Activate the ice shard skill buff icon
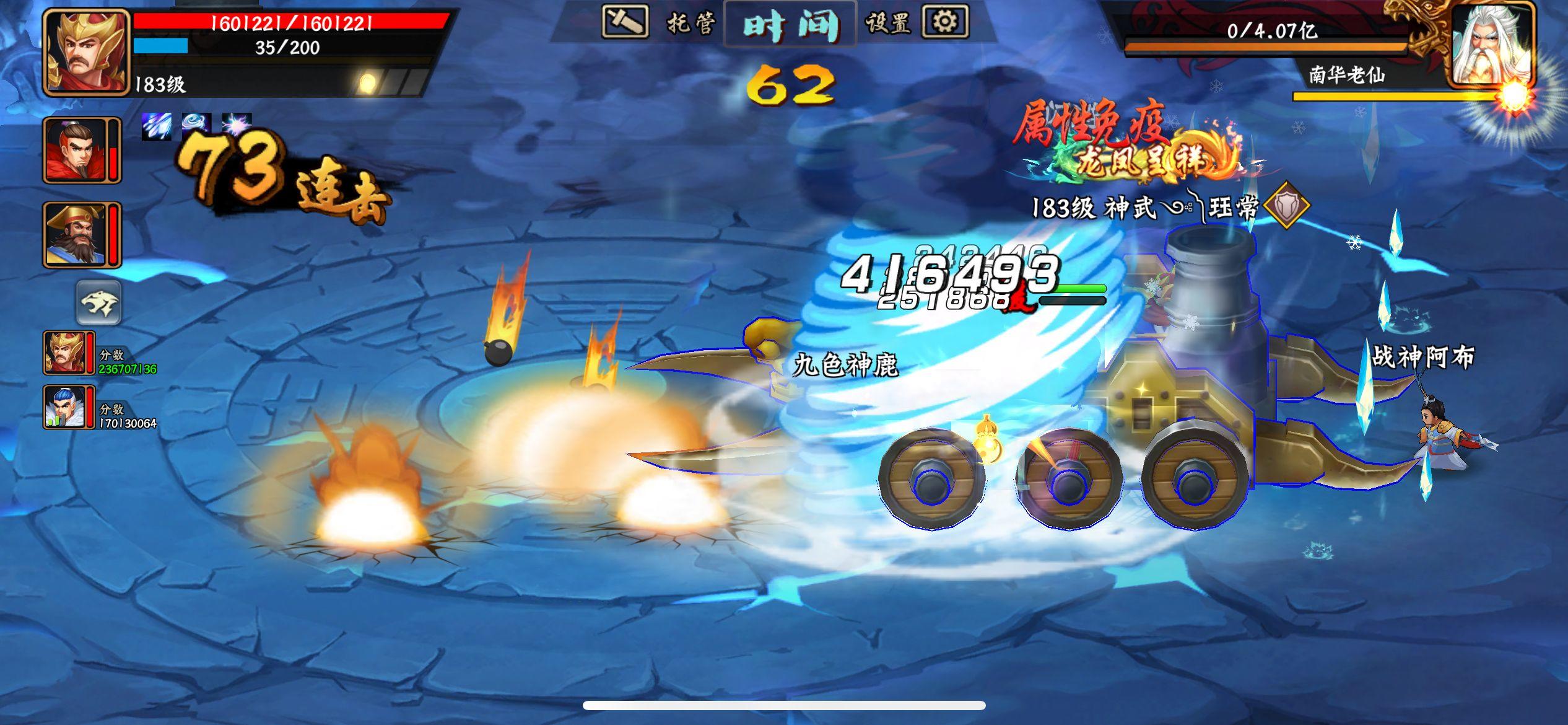This screenshot has width=1568, height=725. (157, 128)
